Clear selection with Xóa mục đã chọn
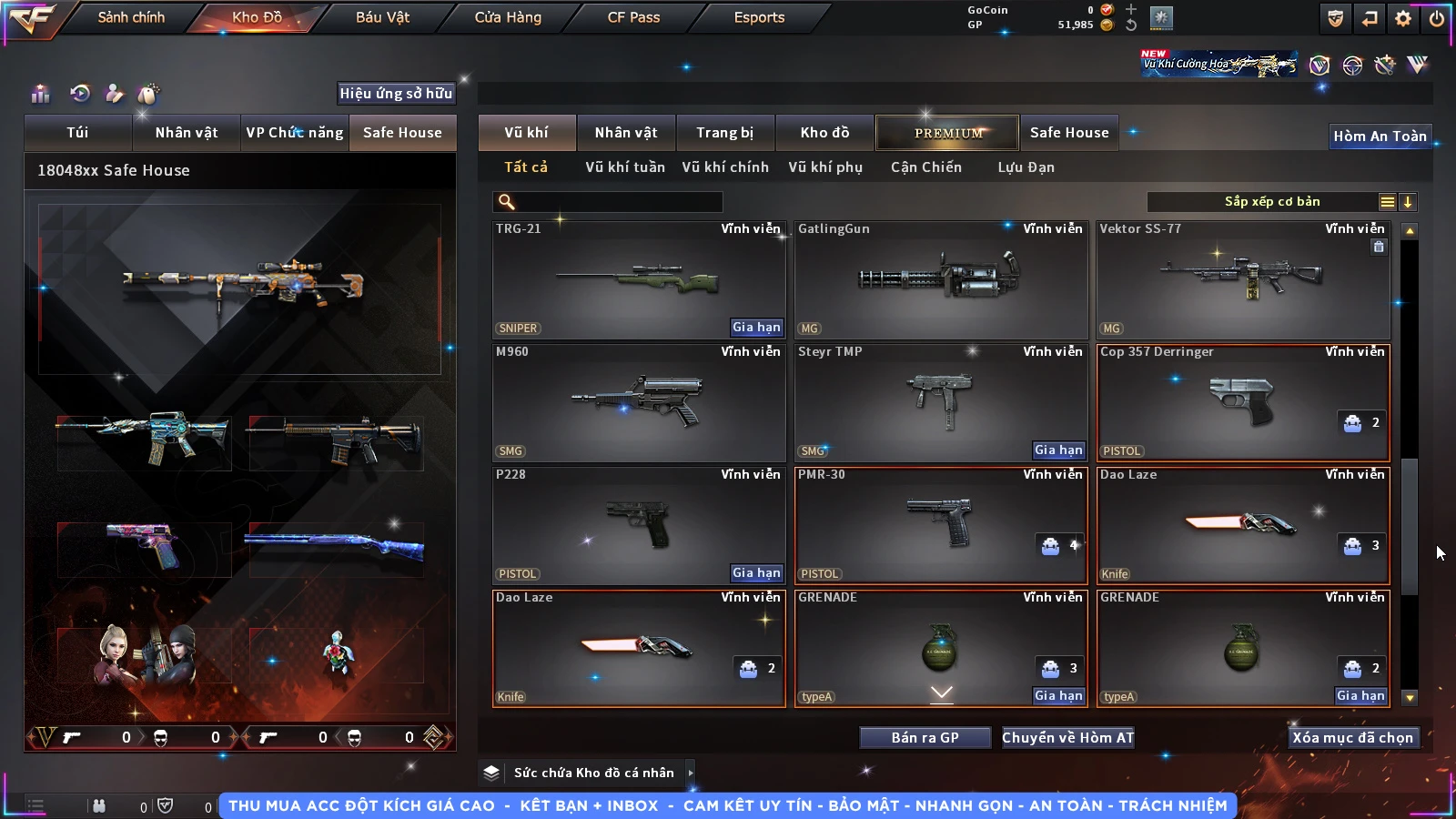This screenshot has width=1456, height=819. [1352, 738]
